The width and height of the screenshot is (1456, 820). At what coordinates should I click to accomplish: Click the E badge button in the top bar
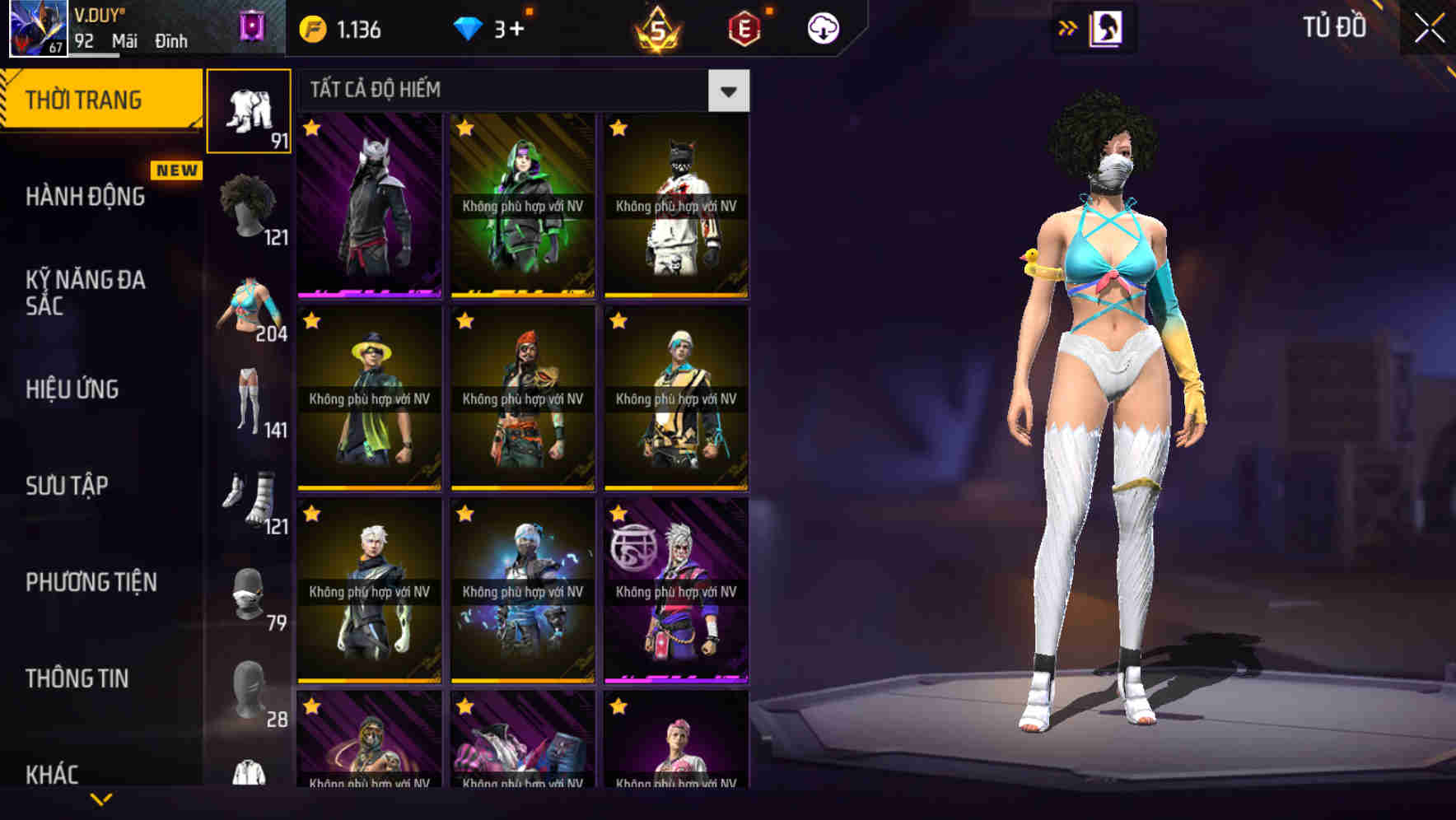(x=743, y=27)
